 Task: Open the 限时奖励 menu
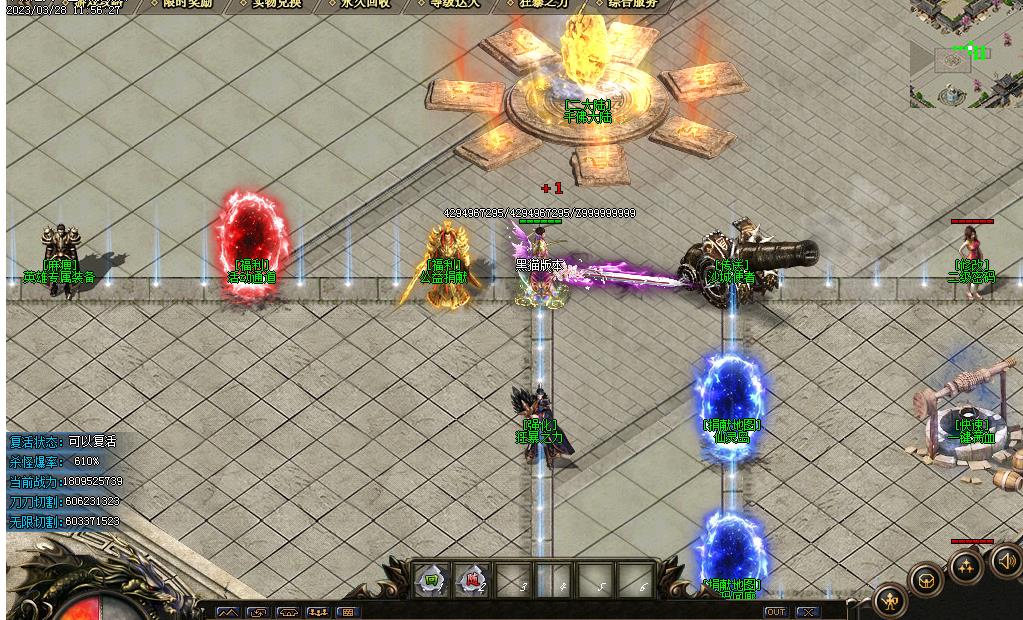[x=187, y=4]
